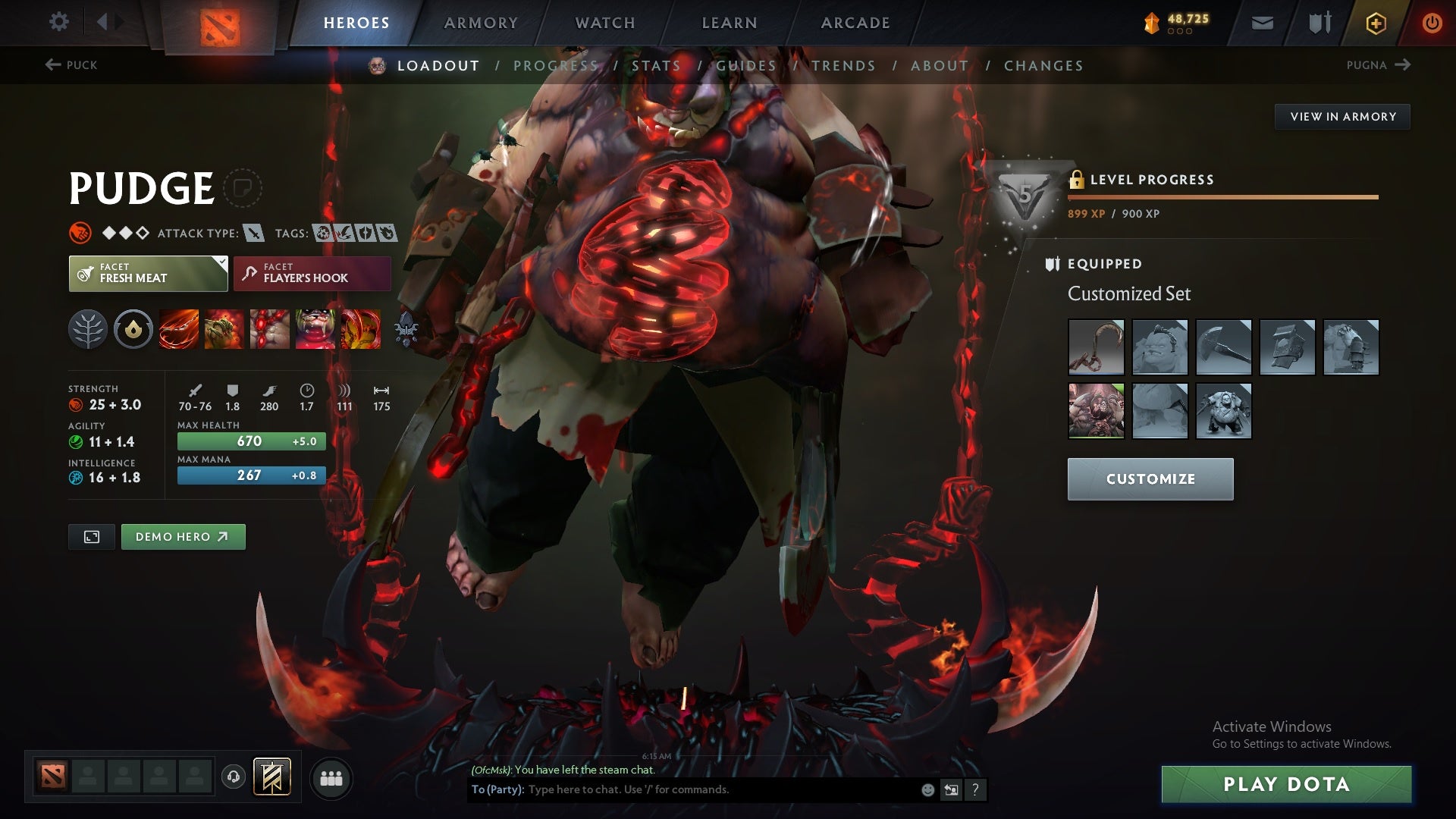Open the ARMORY menu item
Image resolution: width=1456 pixels, height=819 pixels.
481,22
